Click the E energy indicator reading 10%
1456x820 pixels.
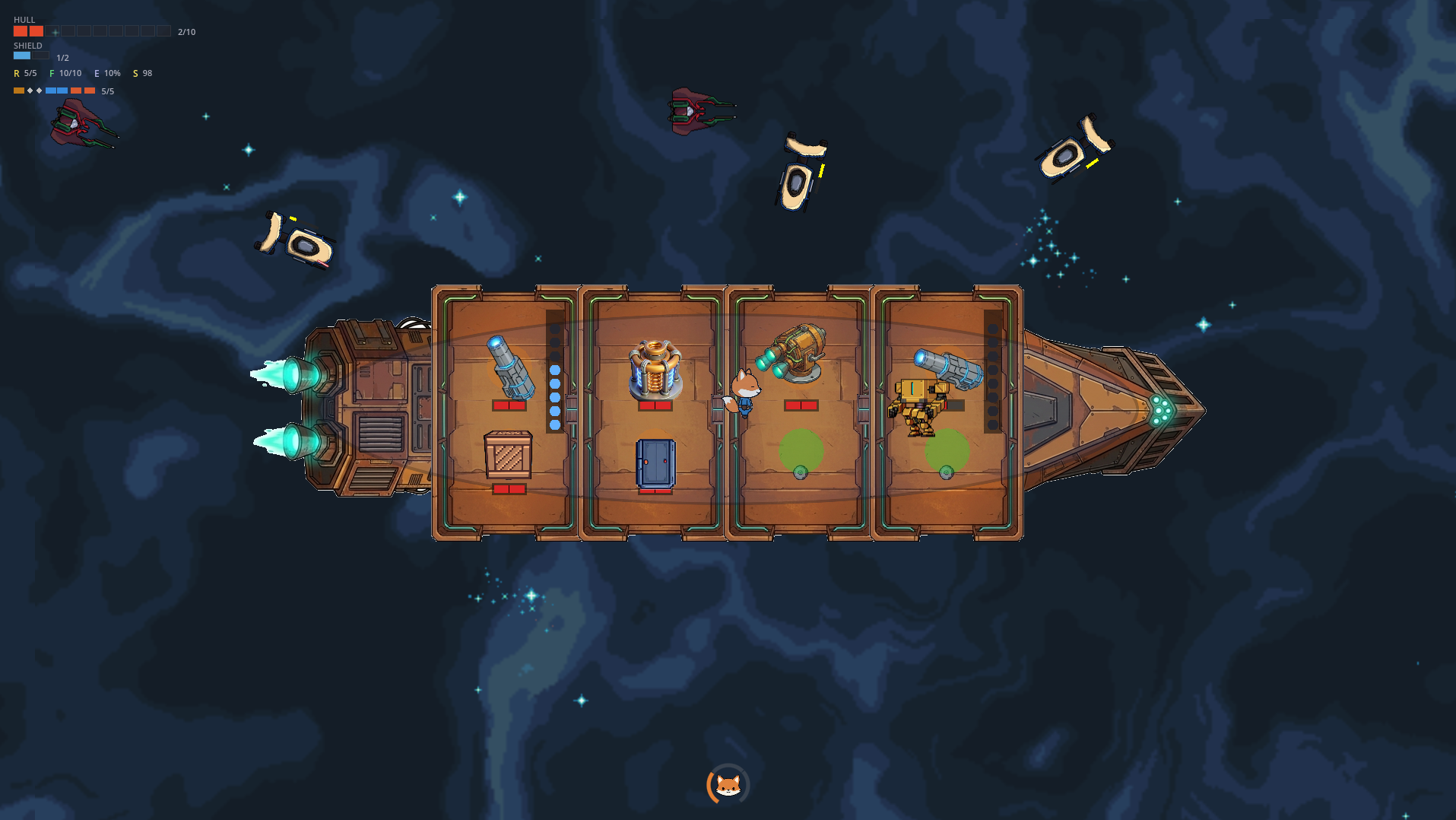click(107, 72)
